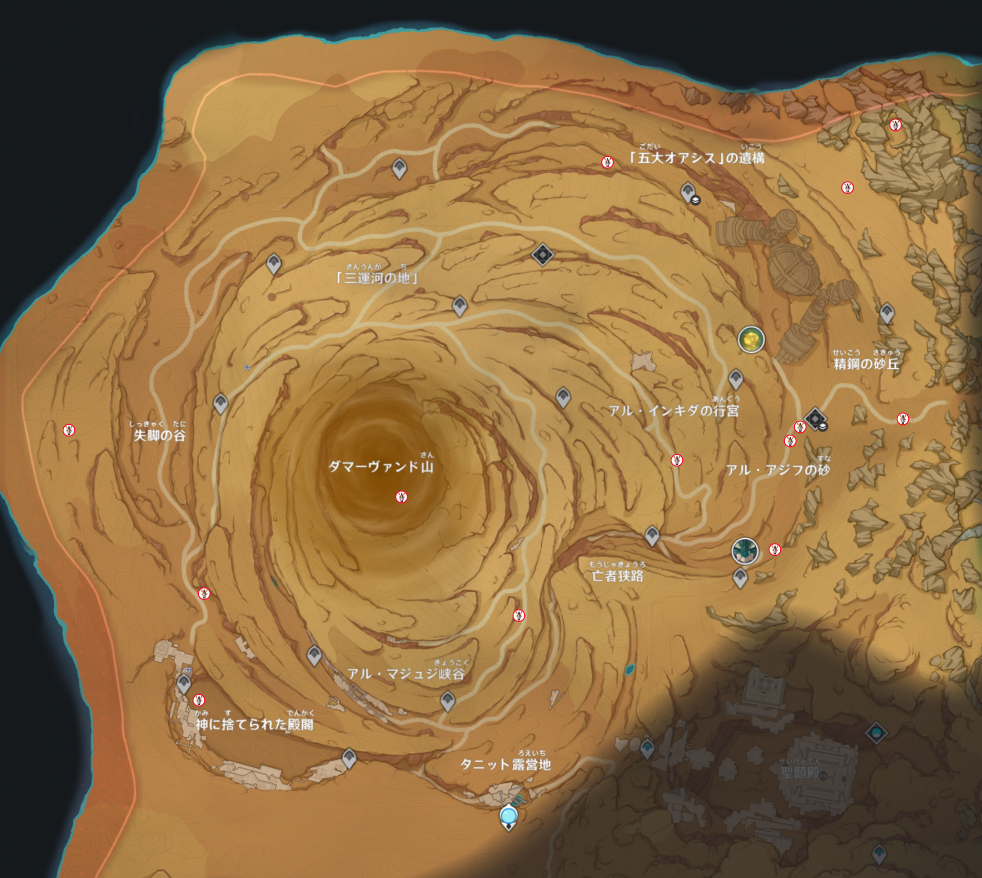The image size is (982, 878).
Task: Select the underground diamond marker near アル・アジフの砂
Action: click(x=816, y=418)
